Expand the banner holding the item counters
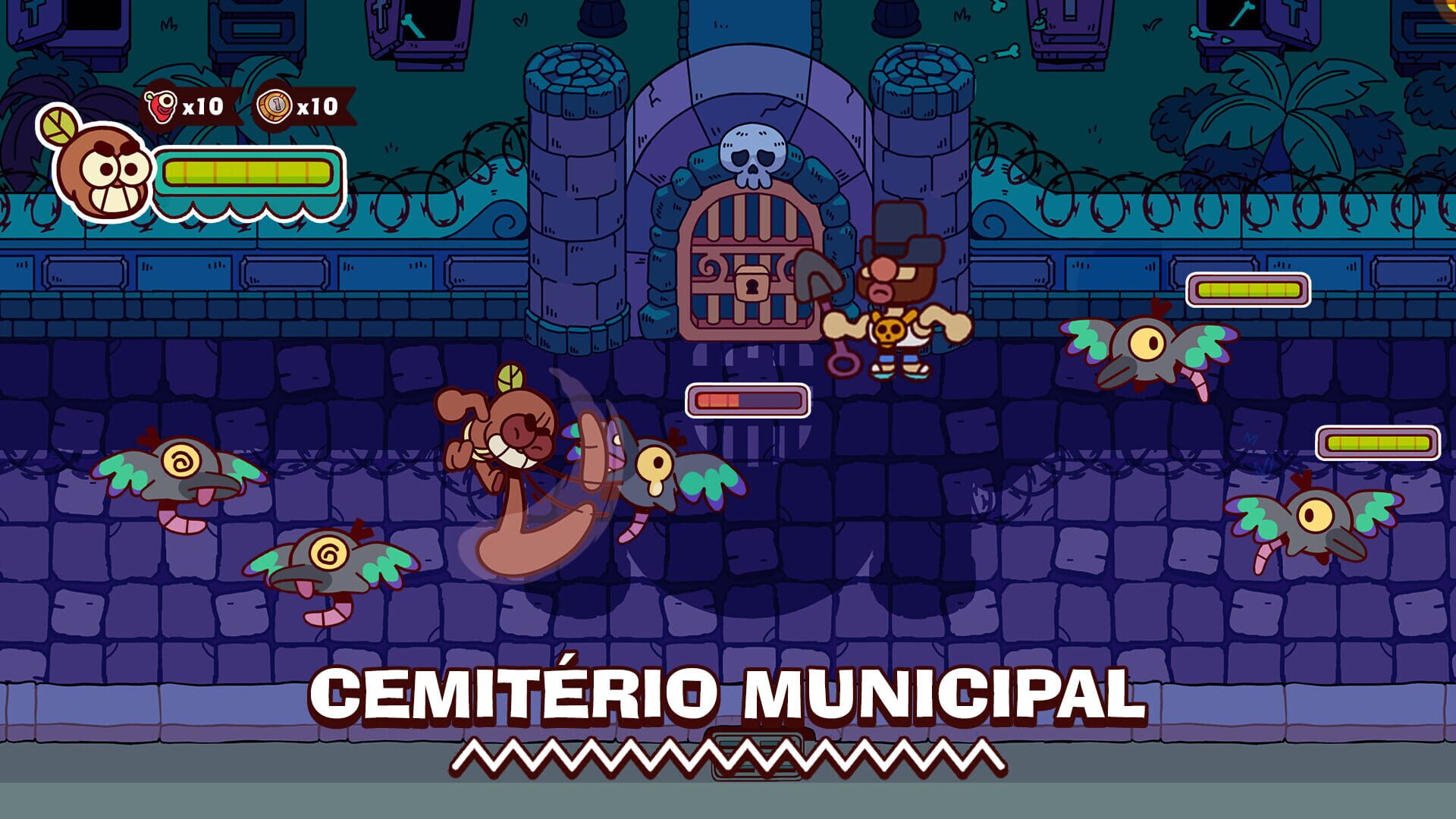The width and height of the screenshot is (1456, 819). click(243, 106)
